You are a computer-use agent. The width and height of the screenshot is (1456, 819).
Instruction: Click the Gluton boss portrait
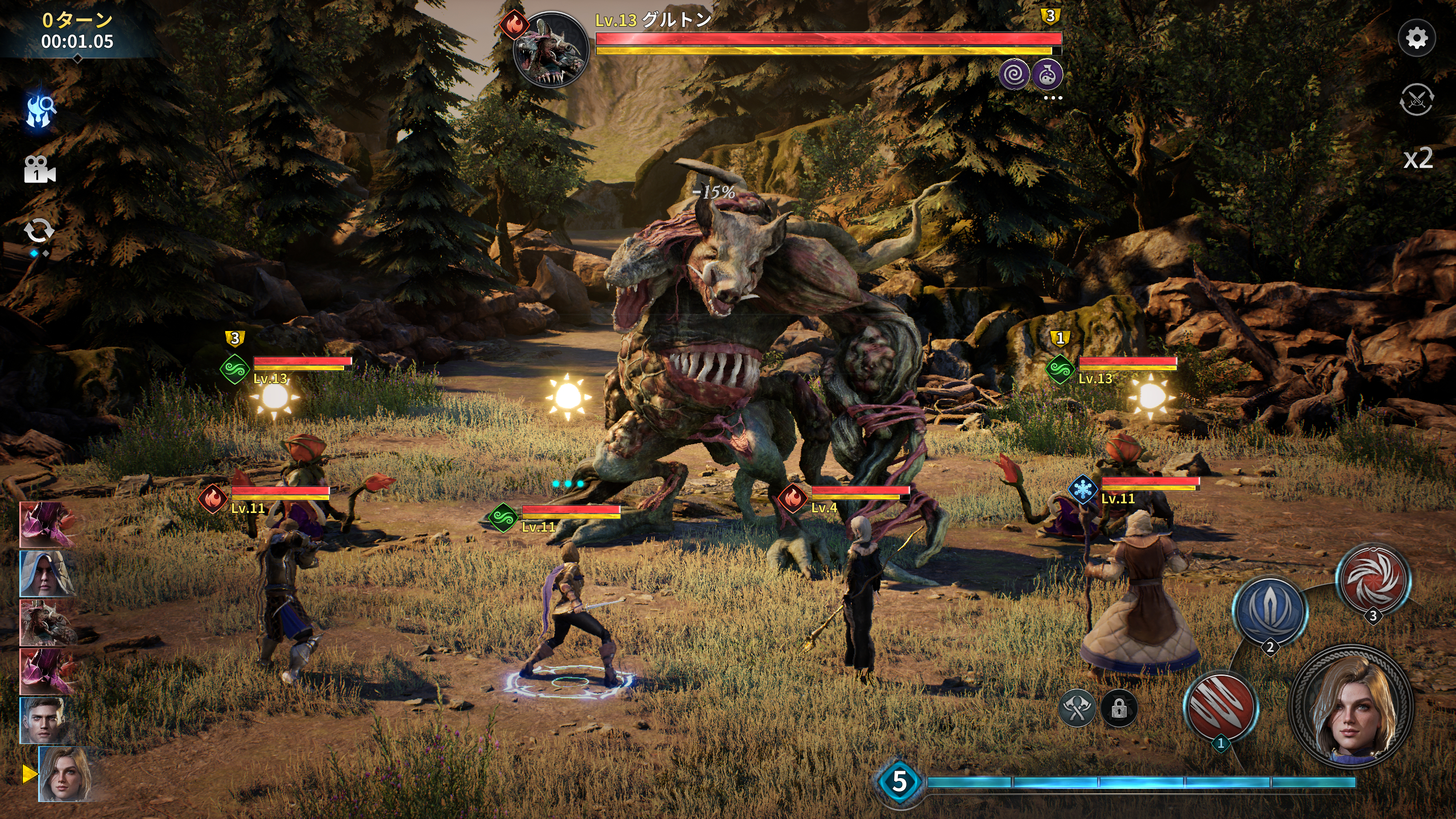[x=551, y=50]
